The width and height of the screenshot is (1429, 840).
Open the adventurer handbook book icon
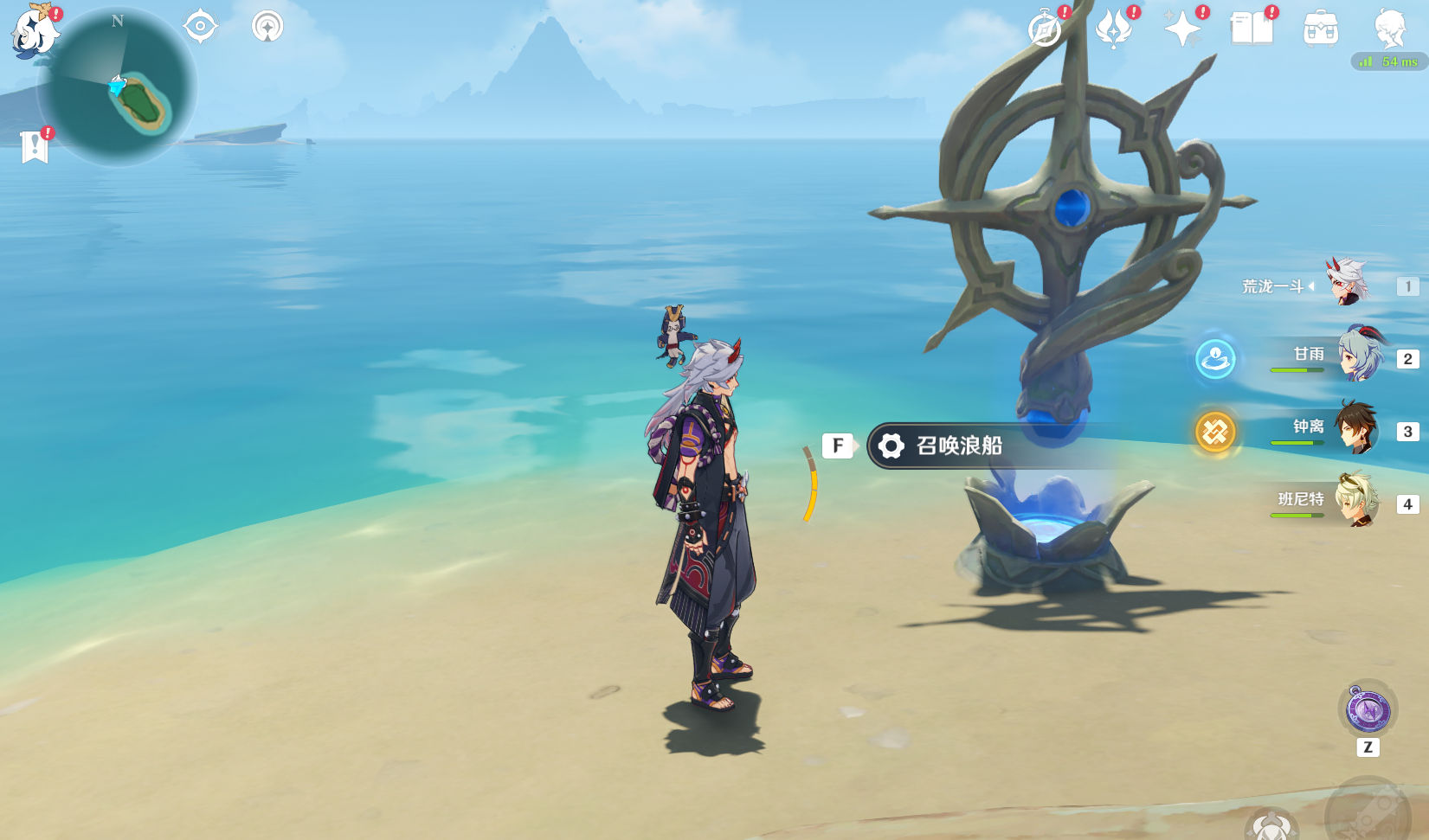[x=1252, y=29]
